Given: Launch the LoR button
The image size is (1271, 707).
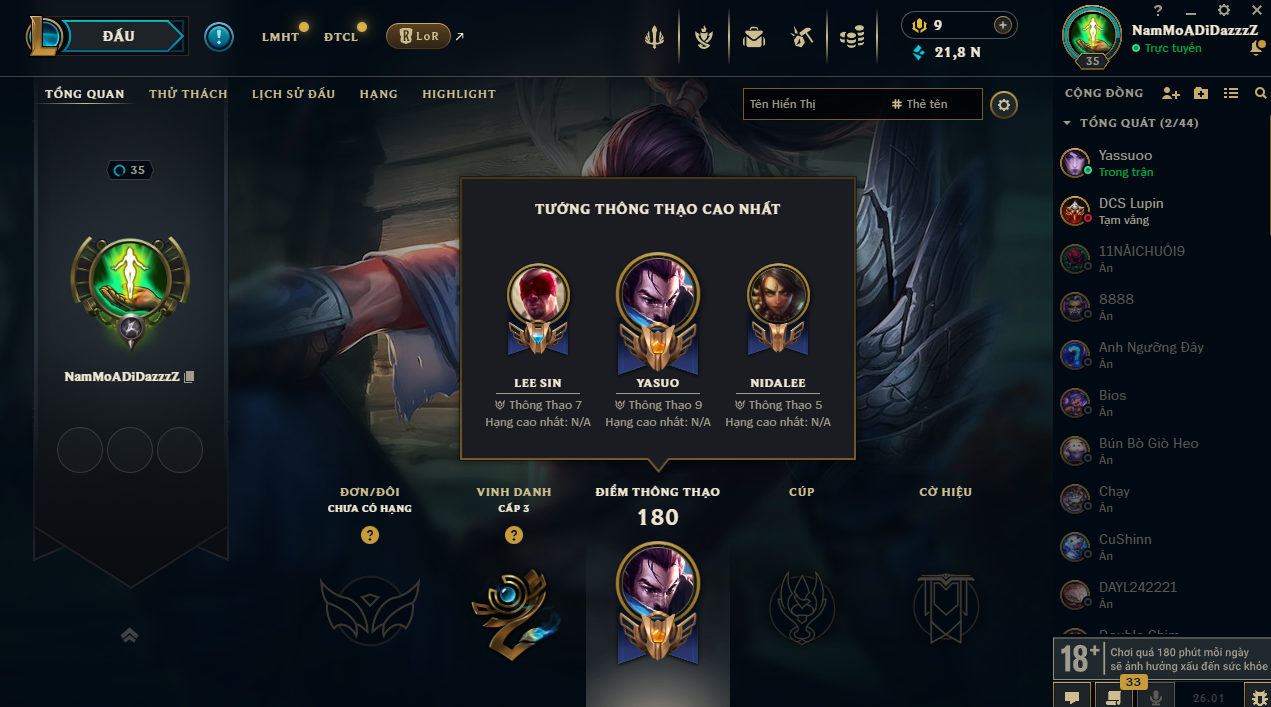Looking at the screenshot, I should click(x=419, y=36).
